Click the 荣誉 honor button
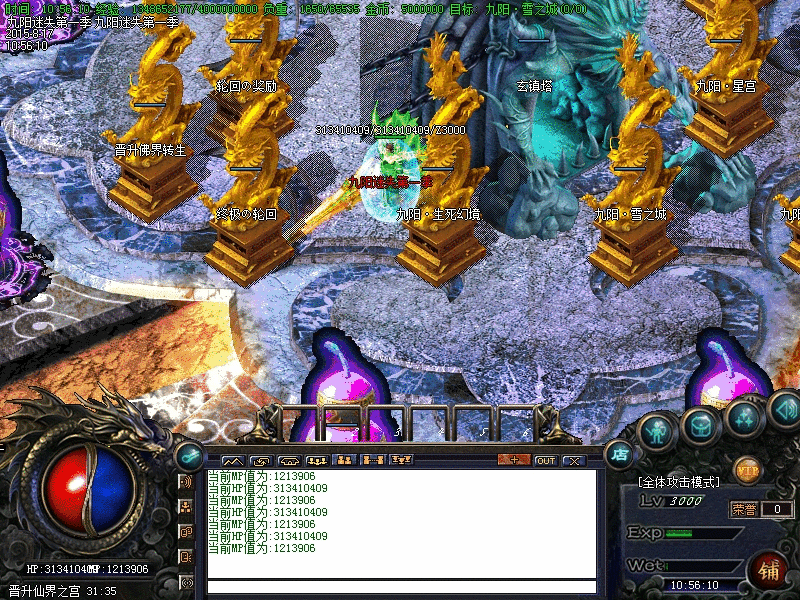This screenshot has height=600, width=800. [x=743, y=509]
